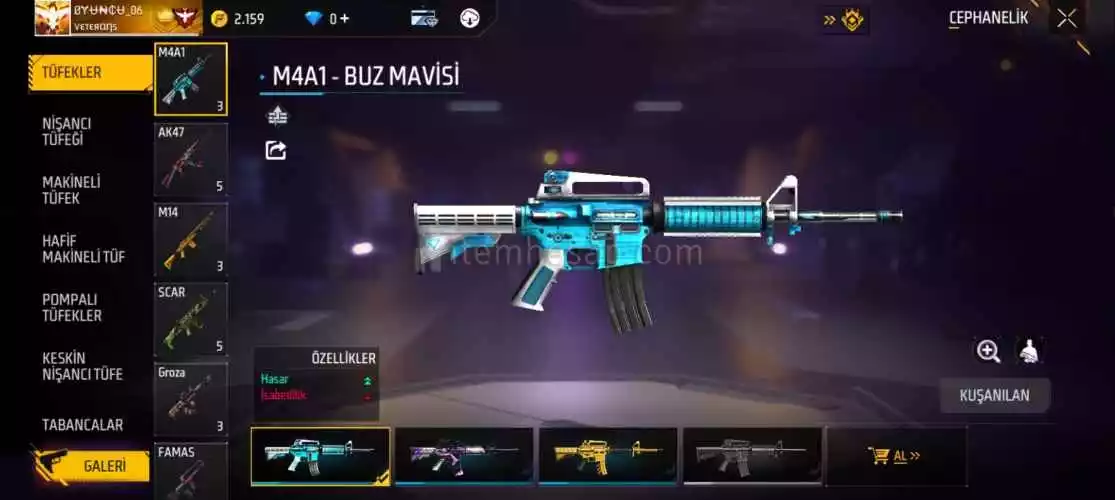The image size is (1115, 500).
Task: Choose the purple M4A1 skin thumbnail
Action: click(x=464, y=456)
